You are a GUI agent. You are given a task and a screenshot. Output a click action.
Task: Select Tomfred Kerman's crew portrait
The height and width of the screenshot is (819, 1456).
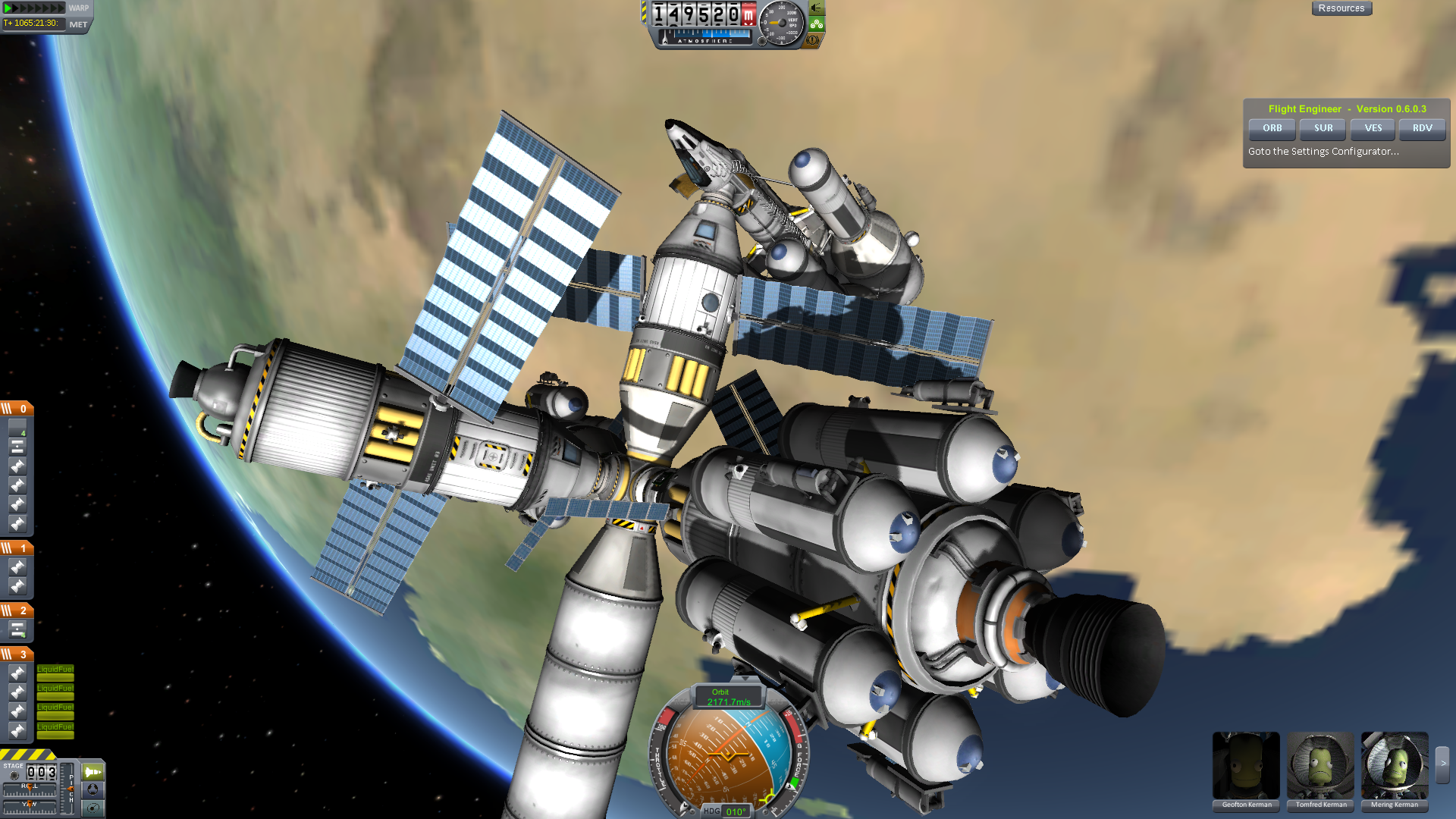click(x=1320, y=766)
